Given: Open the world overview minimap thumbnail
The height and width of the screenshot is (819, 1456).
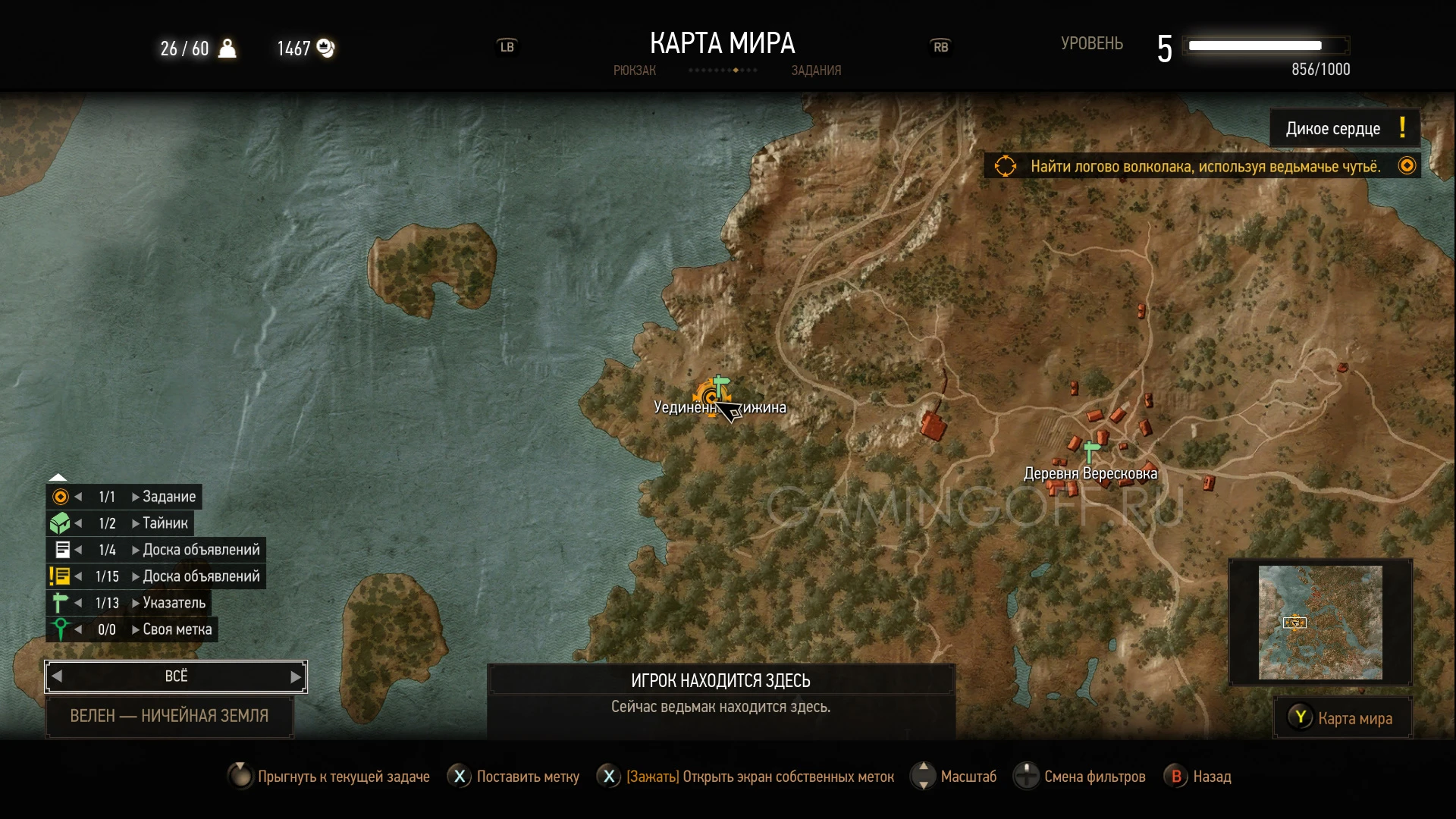Looking at the screenshot, I should pos(1320,623).
